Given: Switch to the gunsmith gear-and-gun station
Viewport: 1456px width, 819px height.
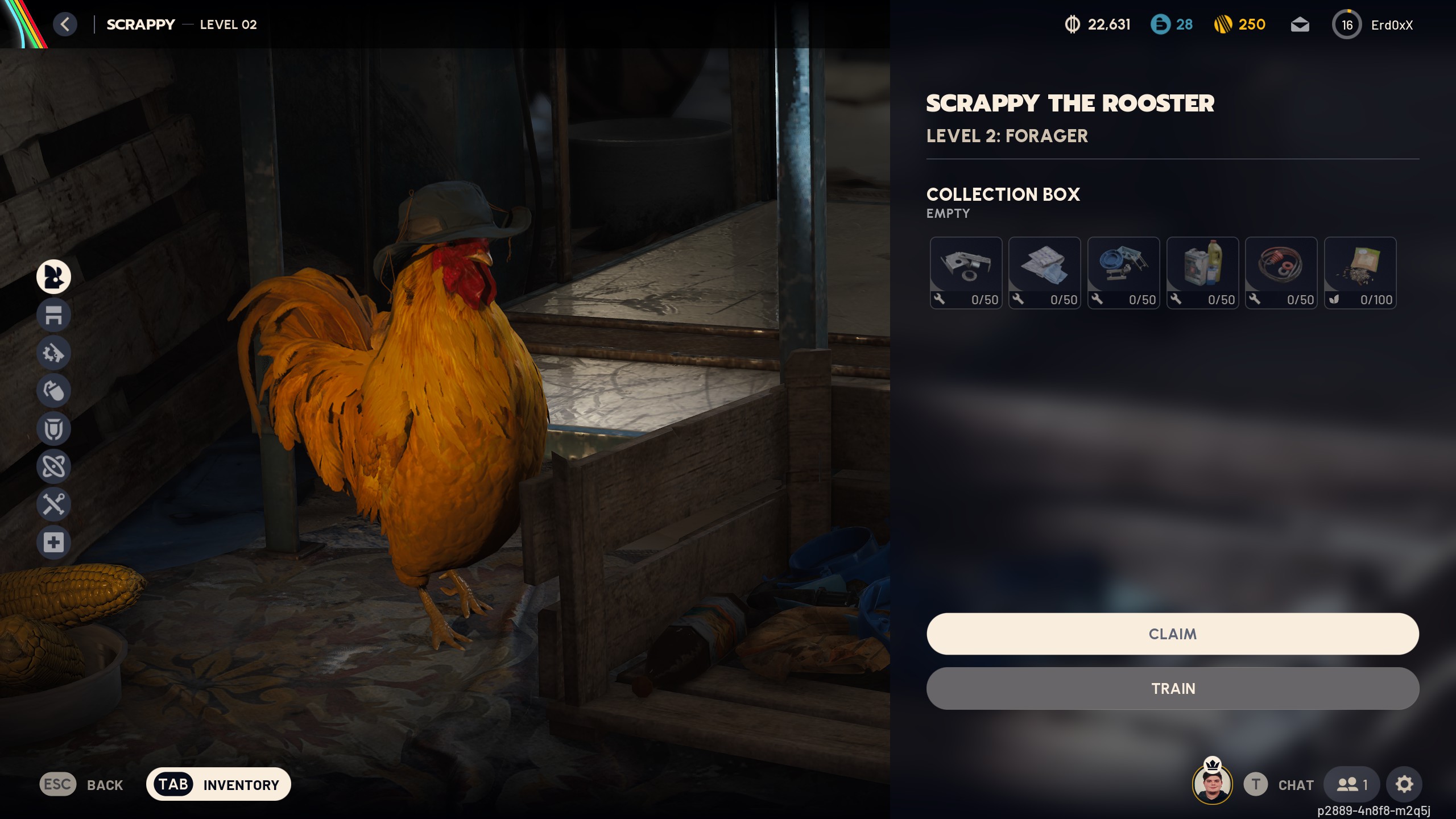Looking at the screenshot, I should pyautogui.click(x=53, y=353).
